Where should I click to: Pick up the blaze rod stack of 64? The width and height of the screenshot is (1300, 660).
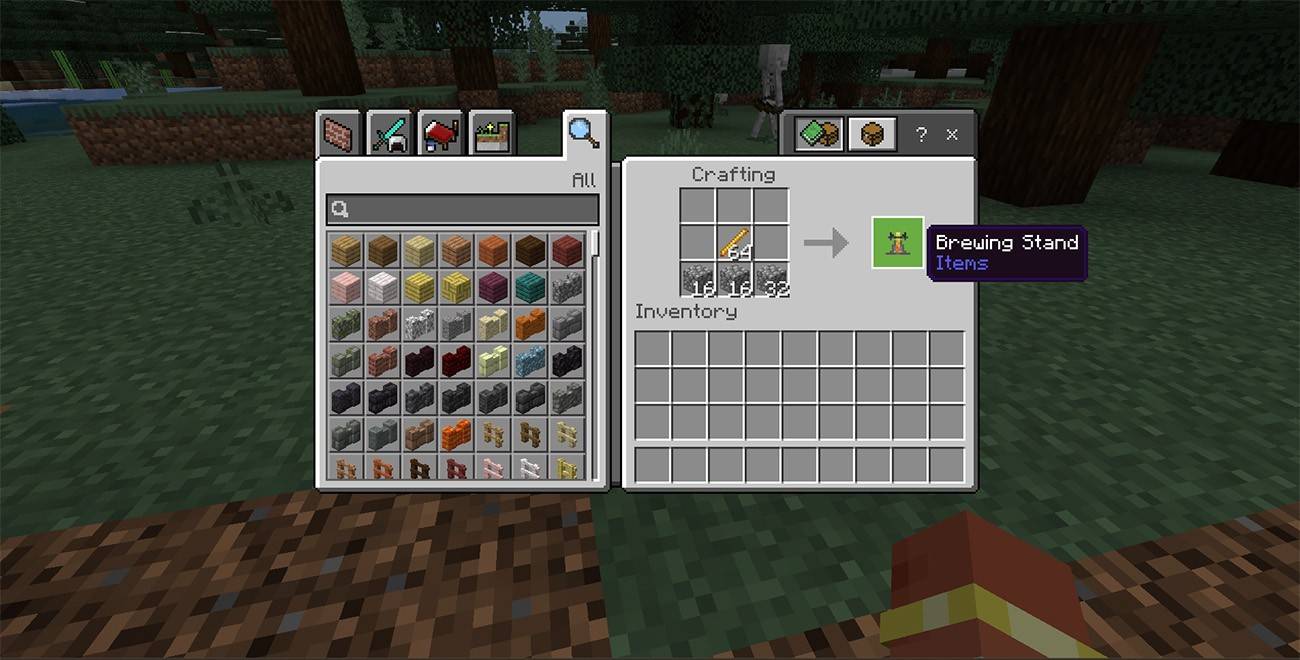coord(735,242)
